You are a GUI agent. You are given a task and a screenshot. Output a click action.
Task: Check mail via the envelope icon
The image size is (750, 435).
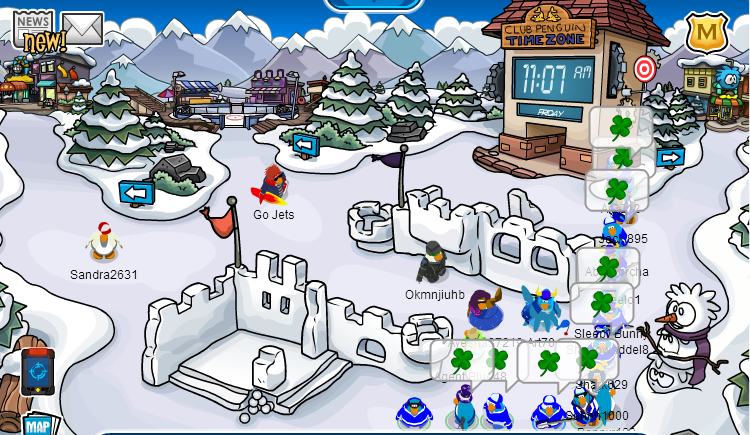(83, 27)
